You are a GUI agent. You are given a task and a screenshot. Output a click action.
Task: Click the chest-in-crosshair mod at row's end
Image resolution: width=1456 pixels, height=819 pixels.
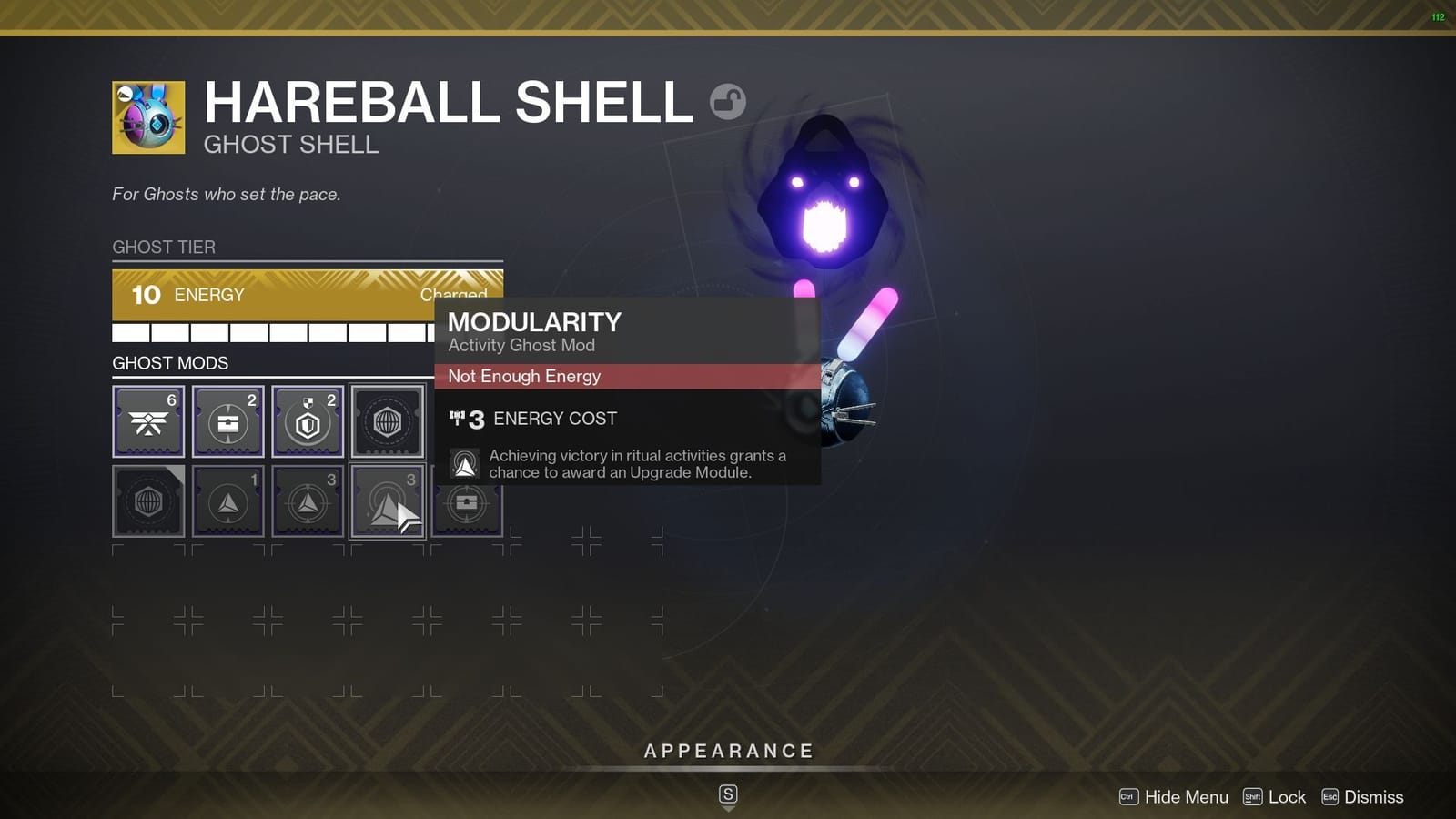click(x=467, y=501)
